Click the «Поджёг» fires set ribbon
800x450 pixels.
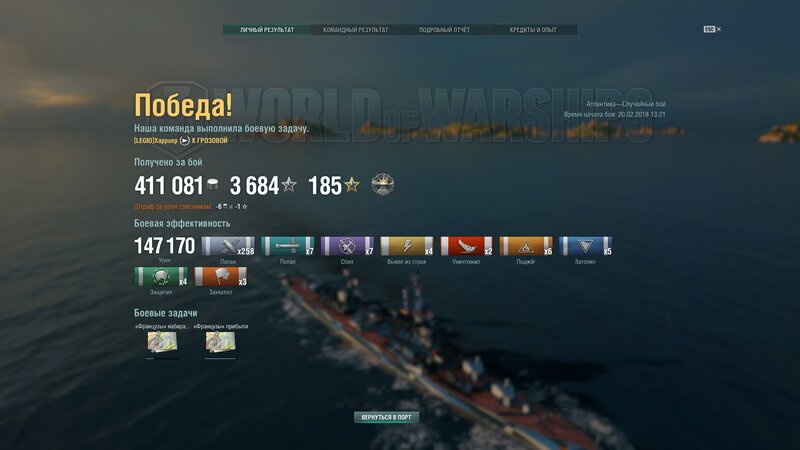(x=526, y=247)
